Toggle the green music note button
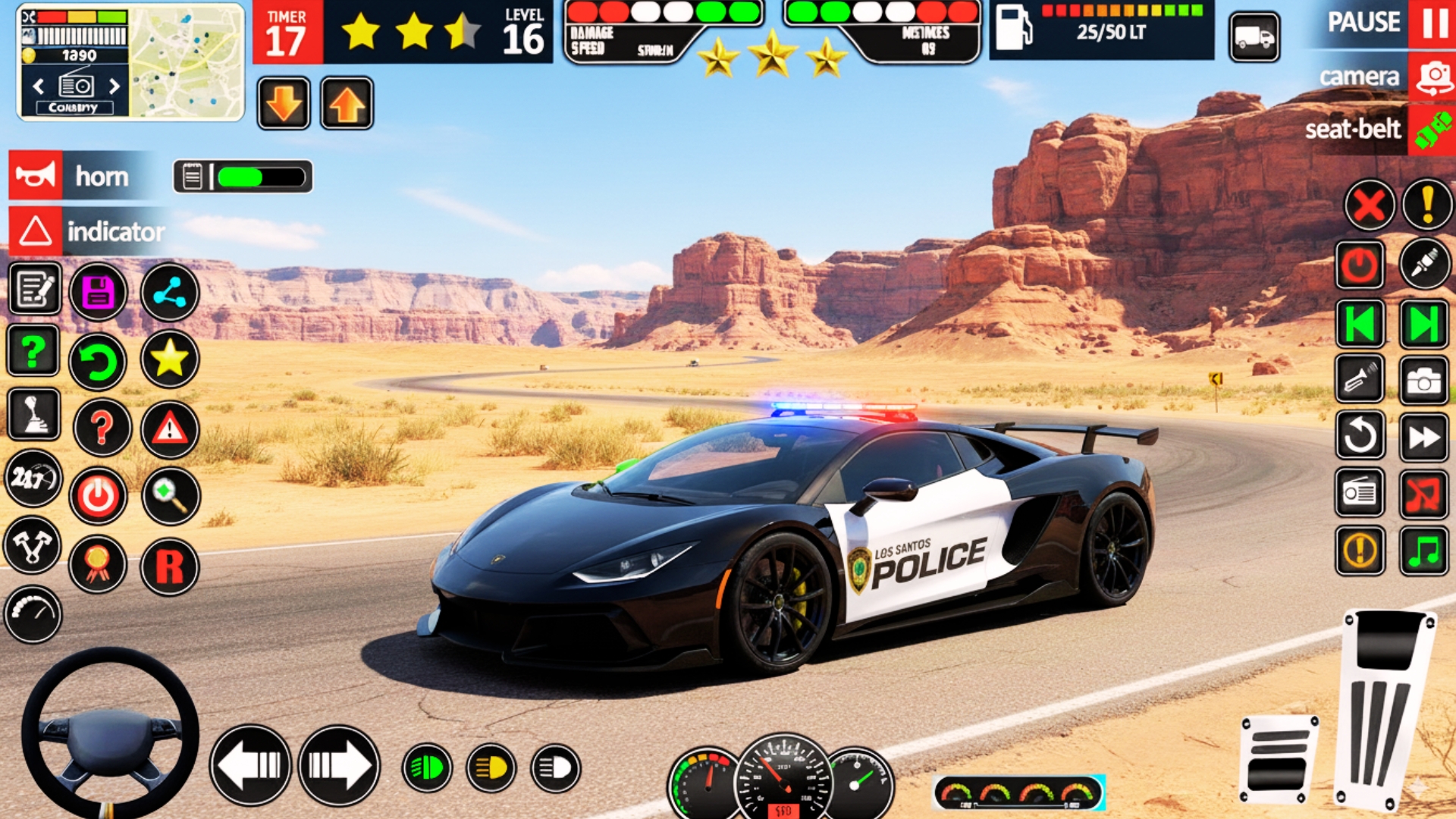1456x819 pixels. (x=1423, y=551)
